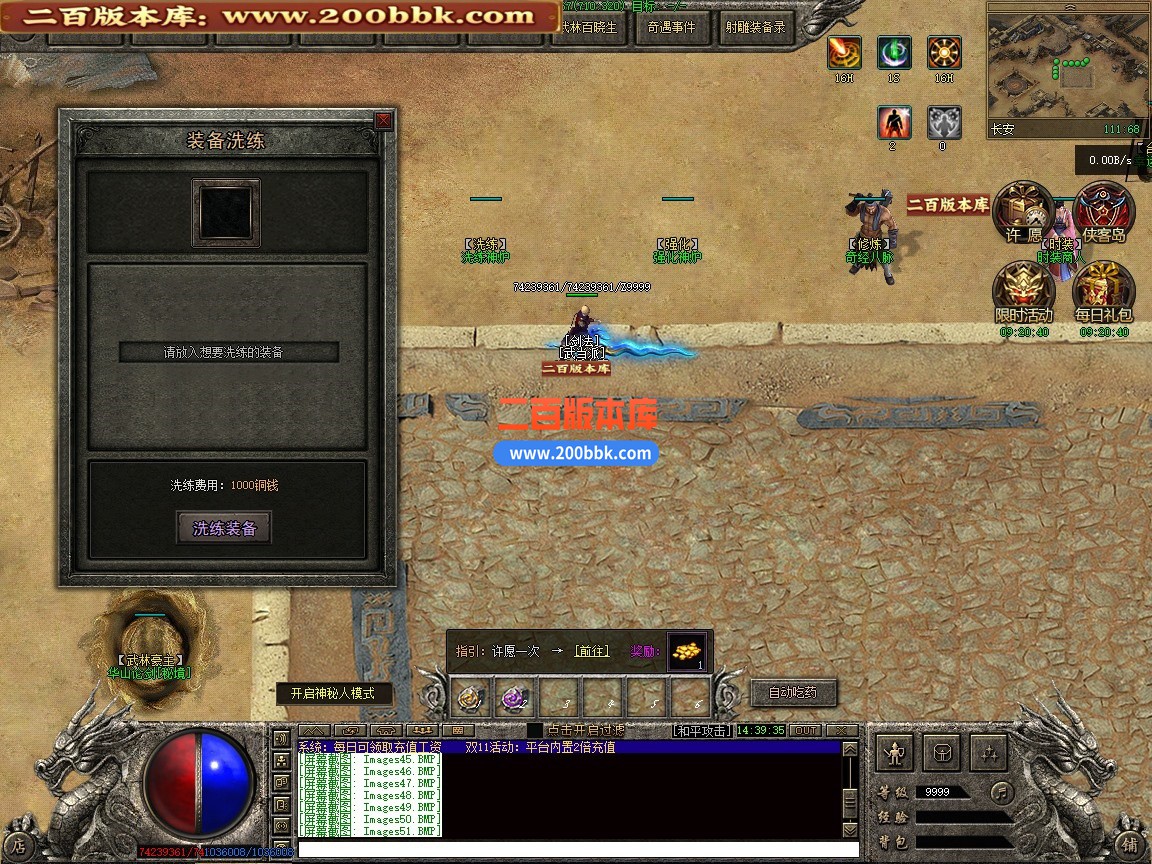The height and width of the screenshot is (864, 1152).
Task: Open the 铺 shop button
Action: tap(1129, 843)
